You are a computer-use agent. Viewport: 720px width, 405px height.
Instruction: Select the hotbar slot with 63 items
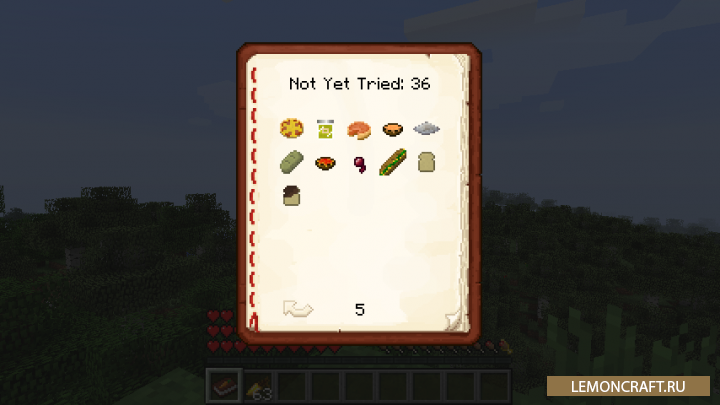pyautogui.click(x=258, y=386)
